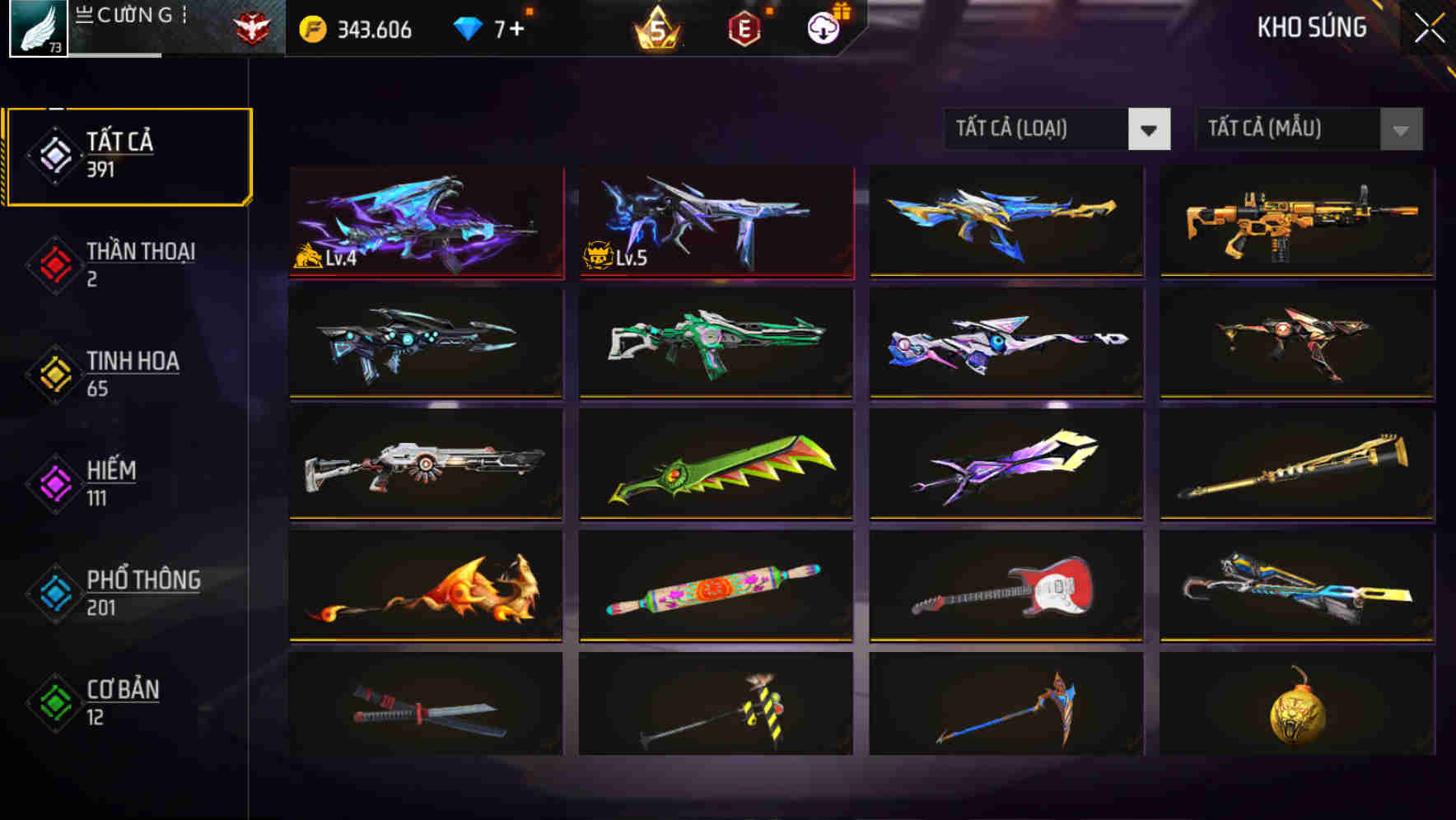This screenshot has width=1456, height=820.
Task: Click the KHO SÚNG title button
Action: 1309,27
